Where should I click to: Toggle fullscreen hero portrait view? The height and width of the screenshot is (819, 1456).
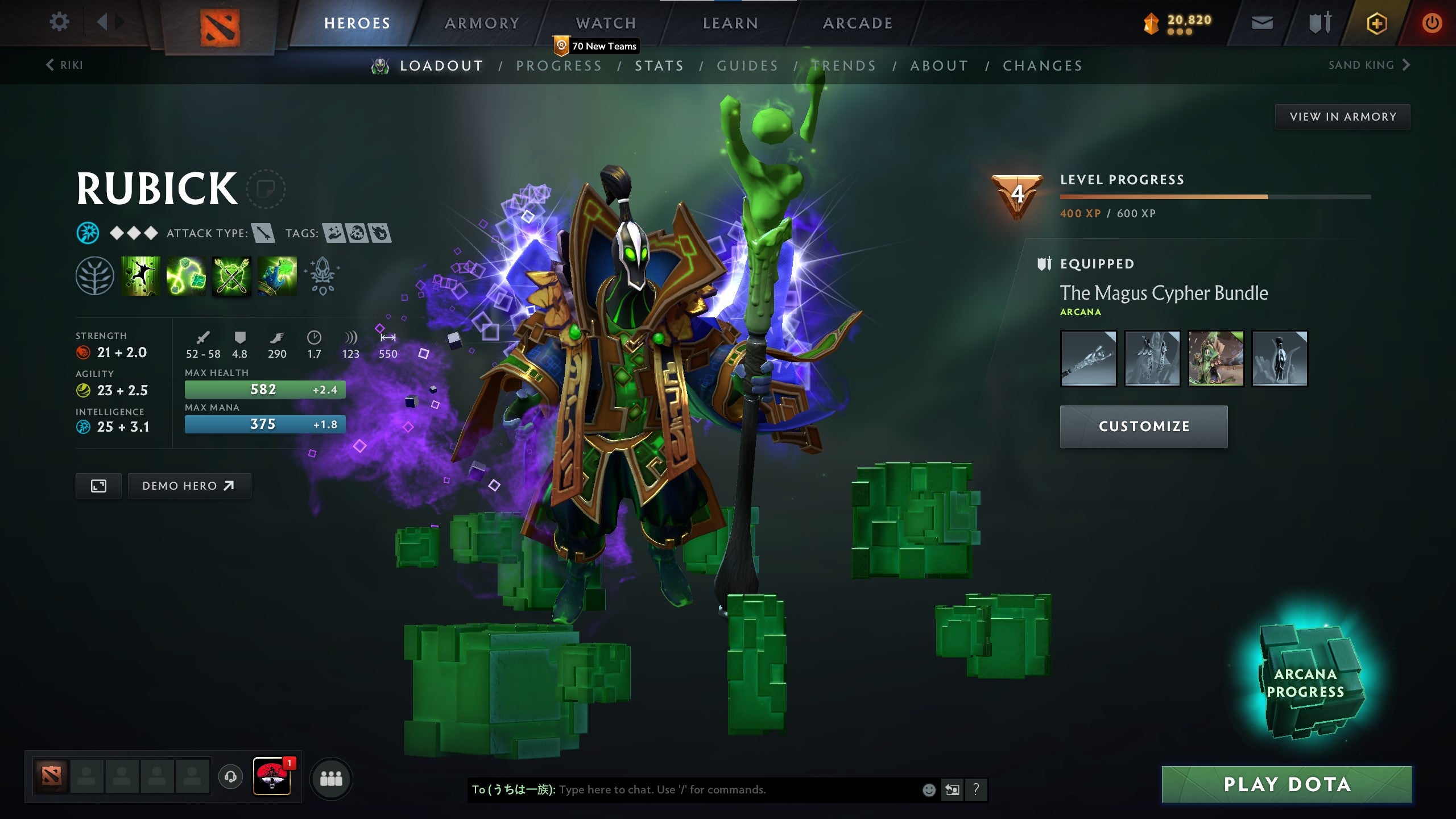(98, 486)
